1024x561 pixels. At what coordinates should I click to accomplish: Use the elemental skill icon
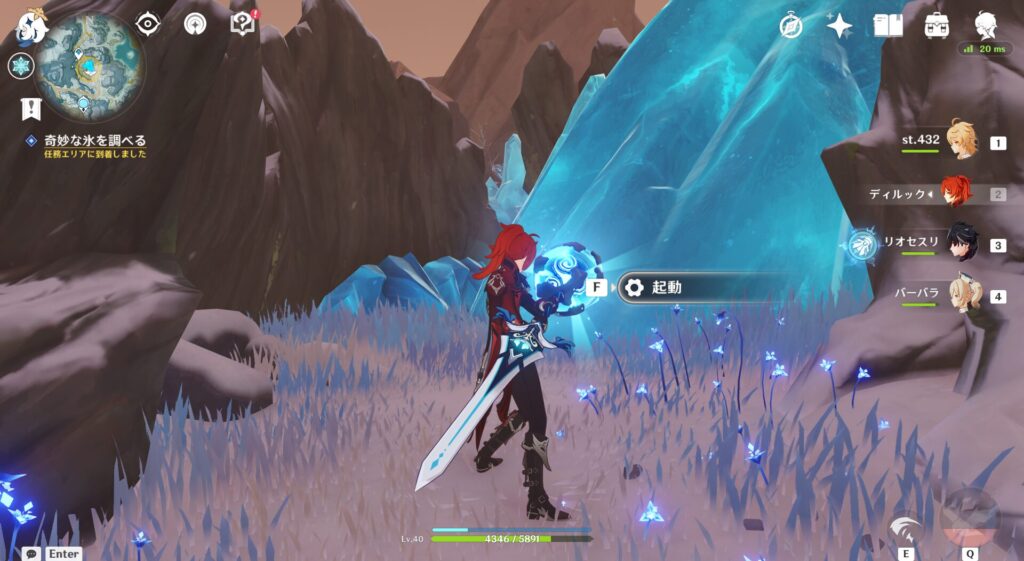[x=906, y=528]
